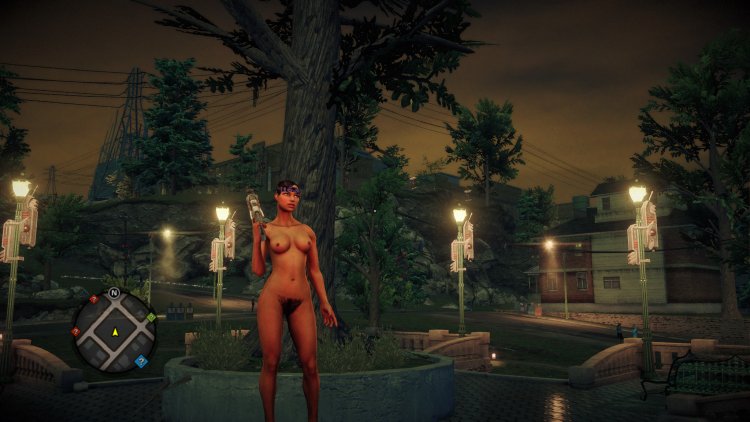This screenshot has width=750, height=422.
Task: Select the blue question mark map marker
Action: [141, 361]
